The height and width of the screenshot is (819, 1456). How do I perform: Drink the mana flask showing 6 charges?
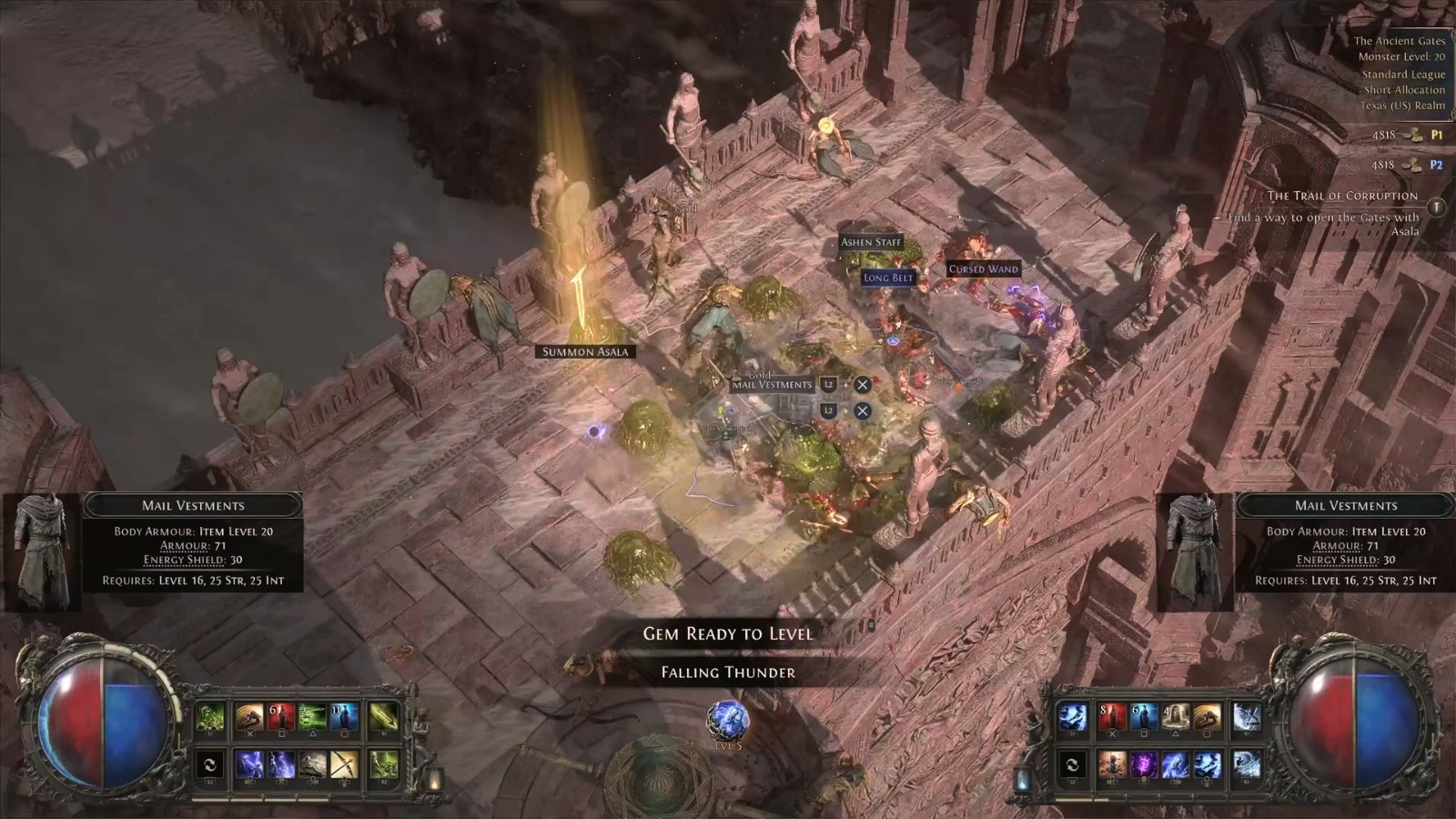pyautogui.click(x=1144, y=718)
